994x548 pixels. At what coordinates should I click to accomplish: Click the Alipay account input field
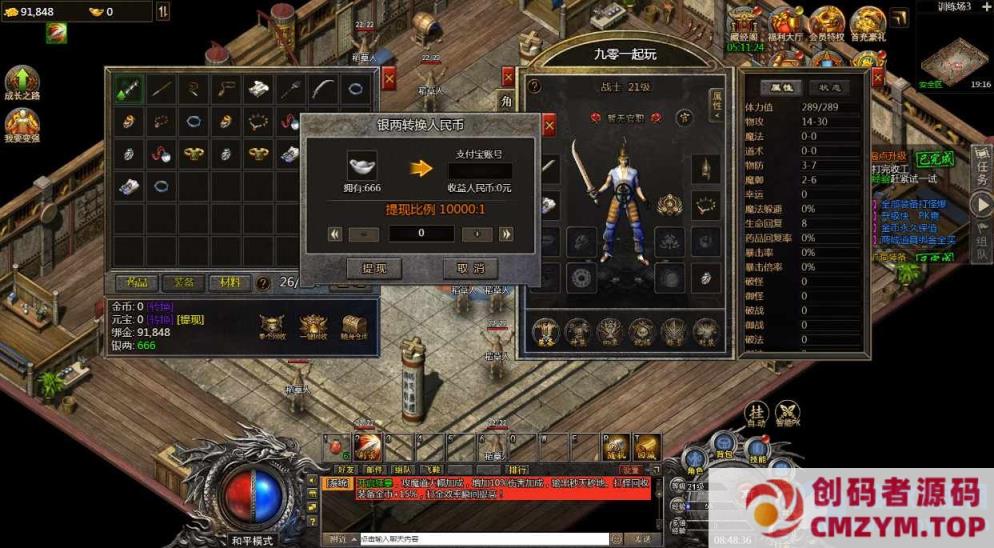(480, 170)
